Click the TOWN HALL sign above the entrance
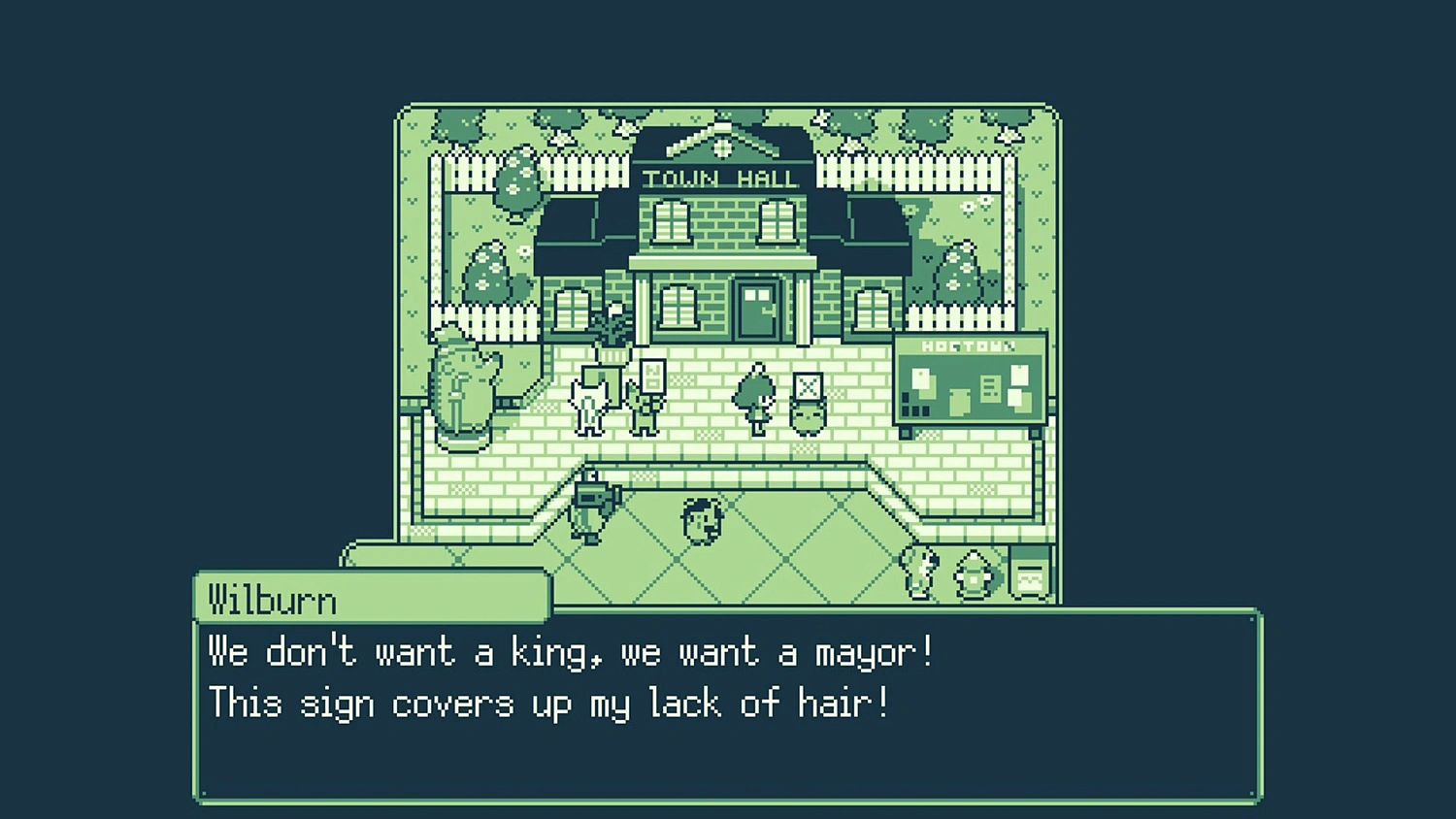This screenshot has height=819, width=1456. coord(720,178)
